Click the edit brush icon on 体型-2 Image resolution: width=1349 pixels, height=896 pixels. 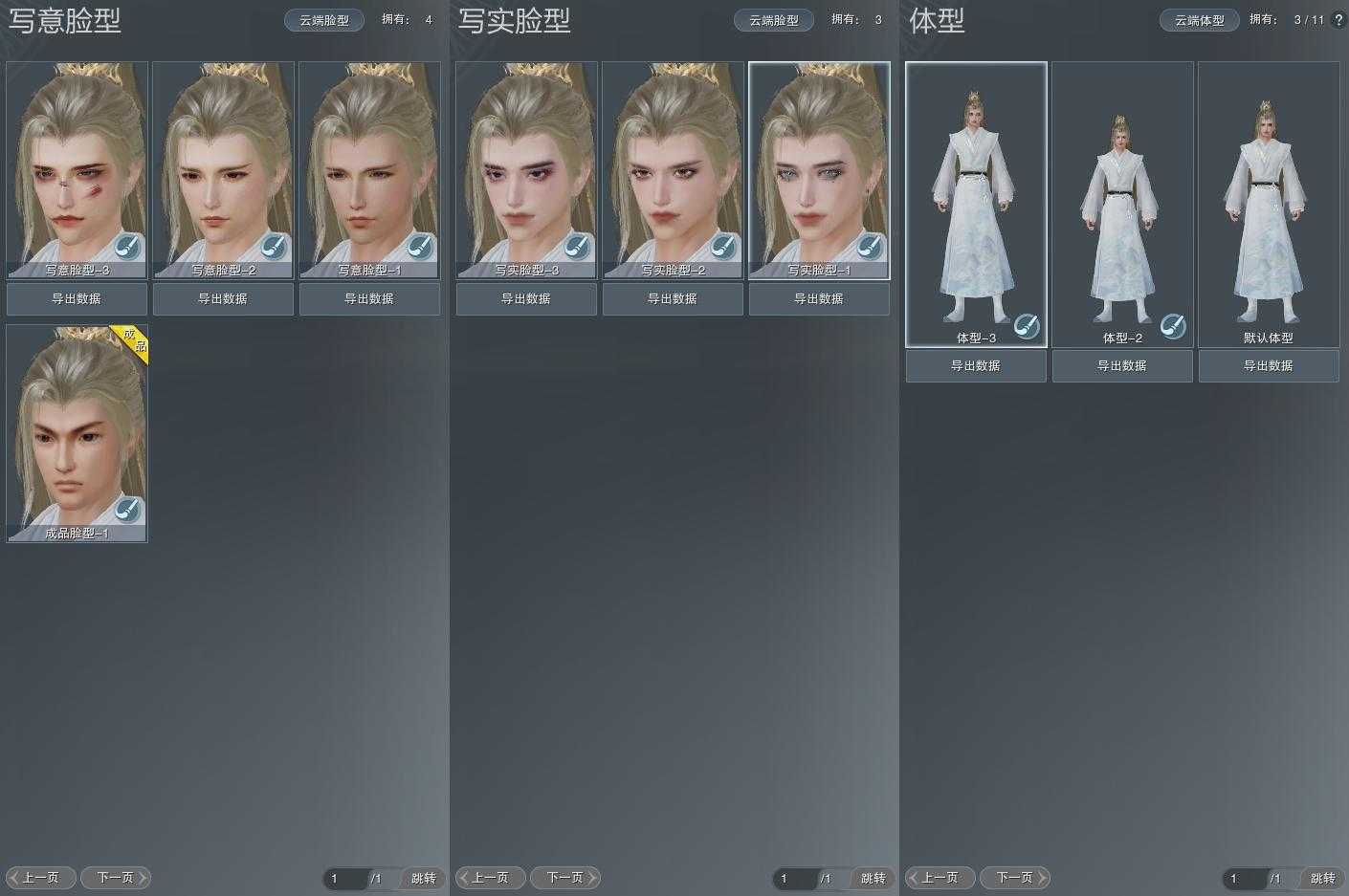(1172, 326)
